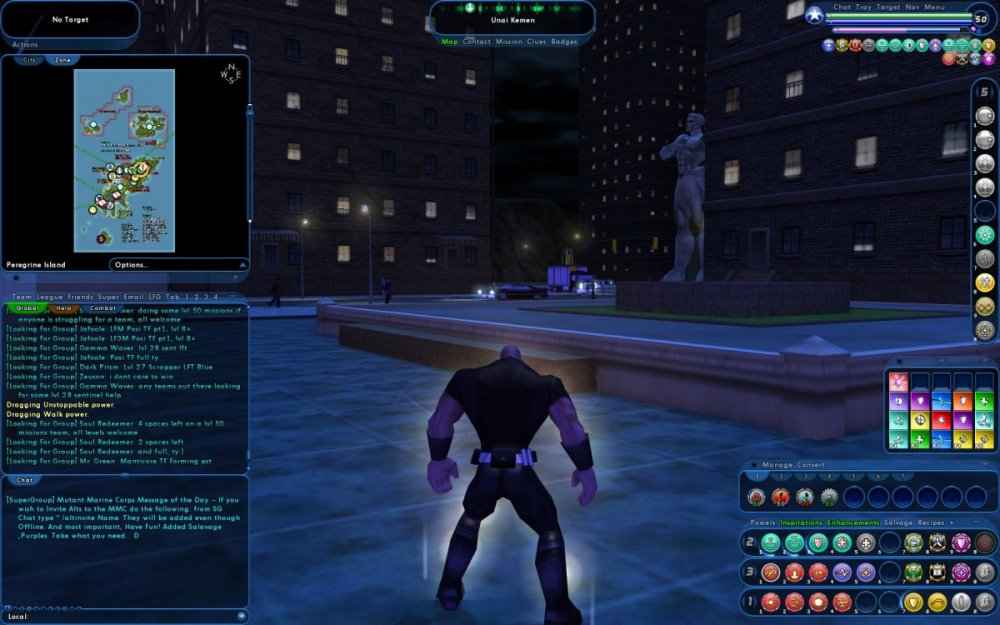Image resolution: width=1000 pixels, height=625 pixels.
Task: Select the Global chat tab
Action: tap(26, 308)
